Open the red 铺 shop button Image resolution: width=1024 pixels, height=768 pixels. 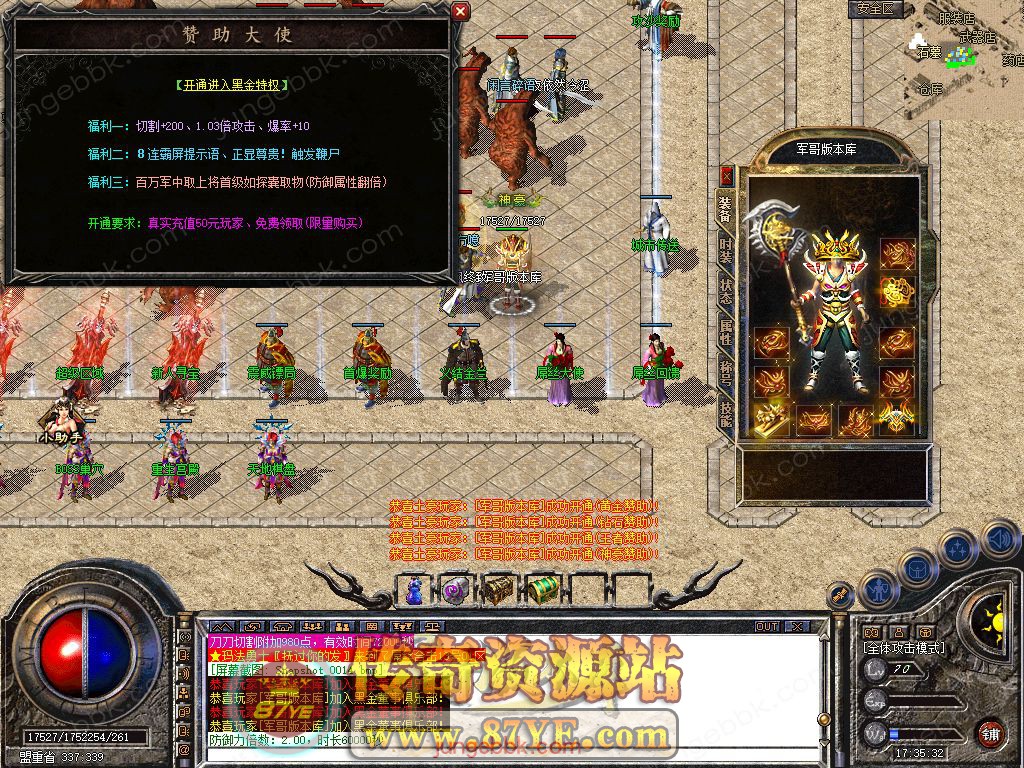[990, 733]
